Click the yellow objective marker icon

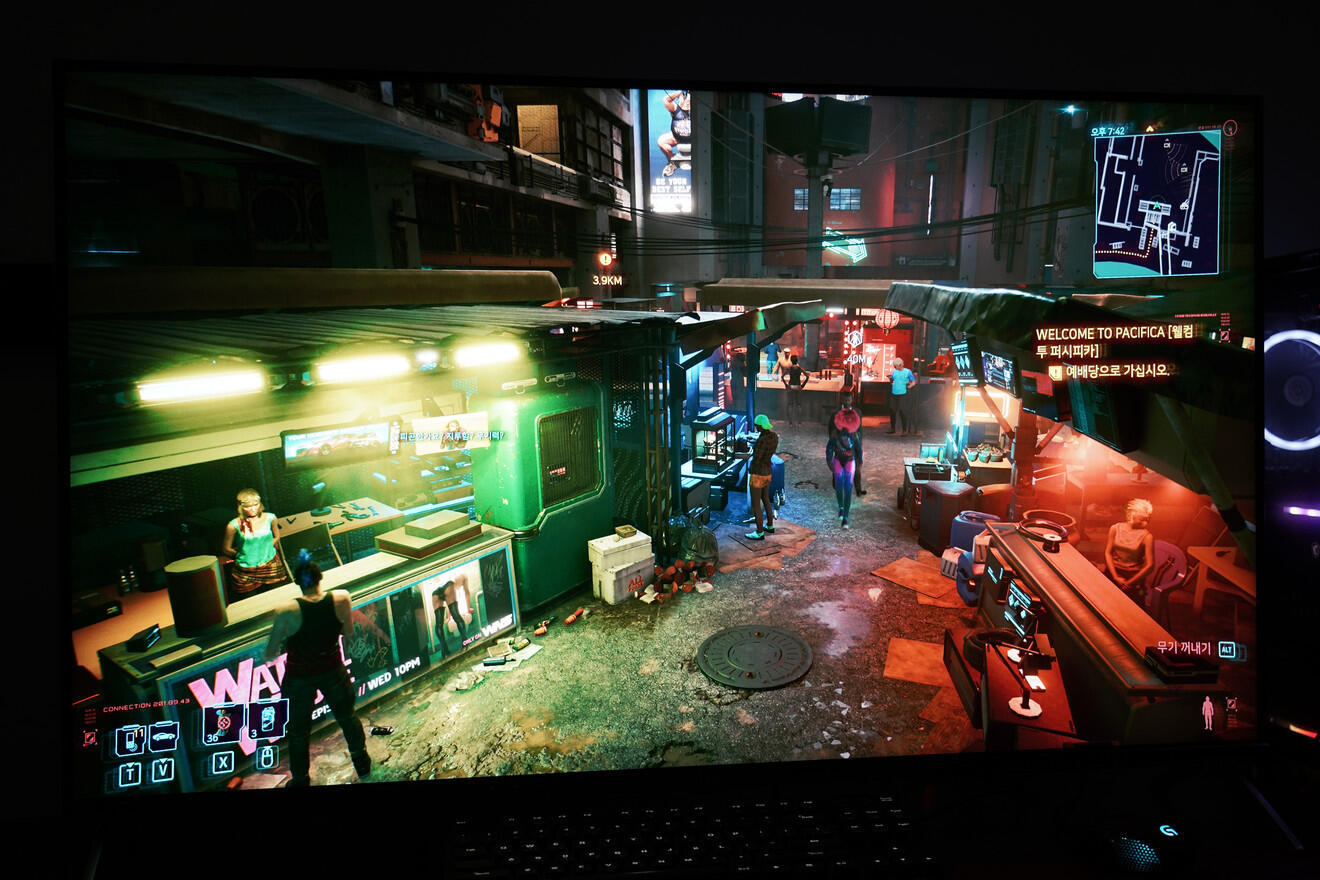click(1055, 372)
